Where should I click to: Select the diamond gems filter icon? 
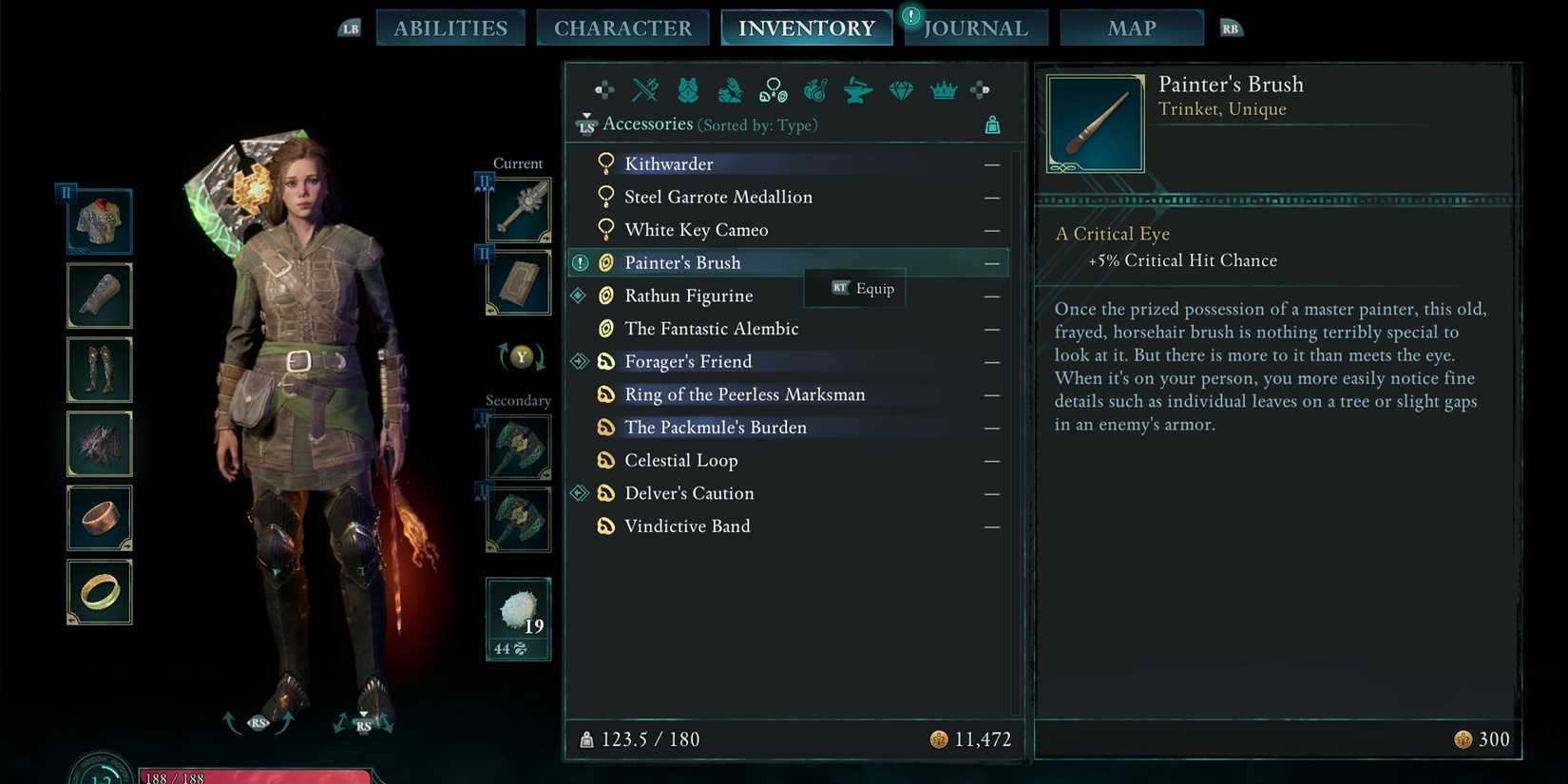coord(900,90)
